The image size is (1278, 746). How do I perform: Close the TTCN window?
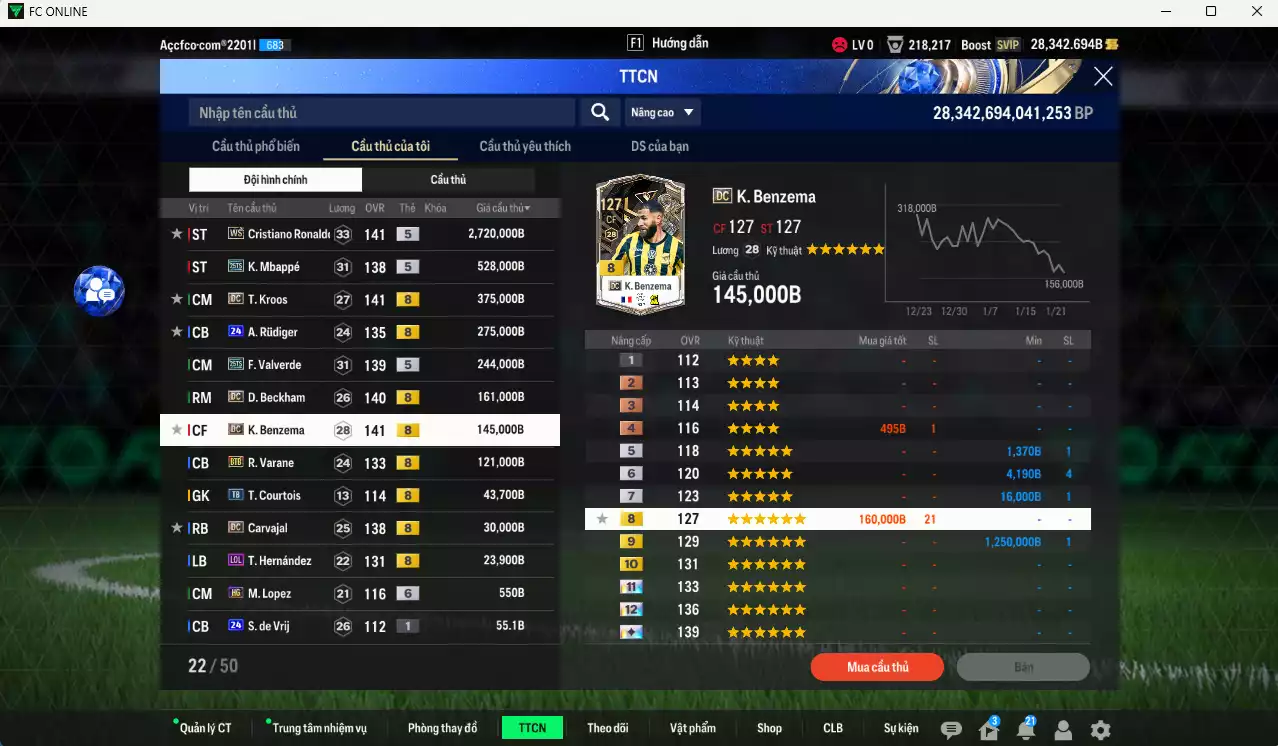click(x=1102, y=77)
